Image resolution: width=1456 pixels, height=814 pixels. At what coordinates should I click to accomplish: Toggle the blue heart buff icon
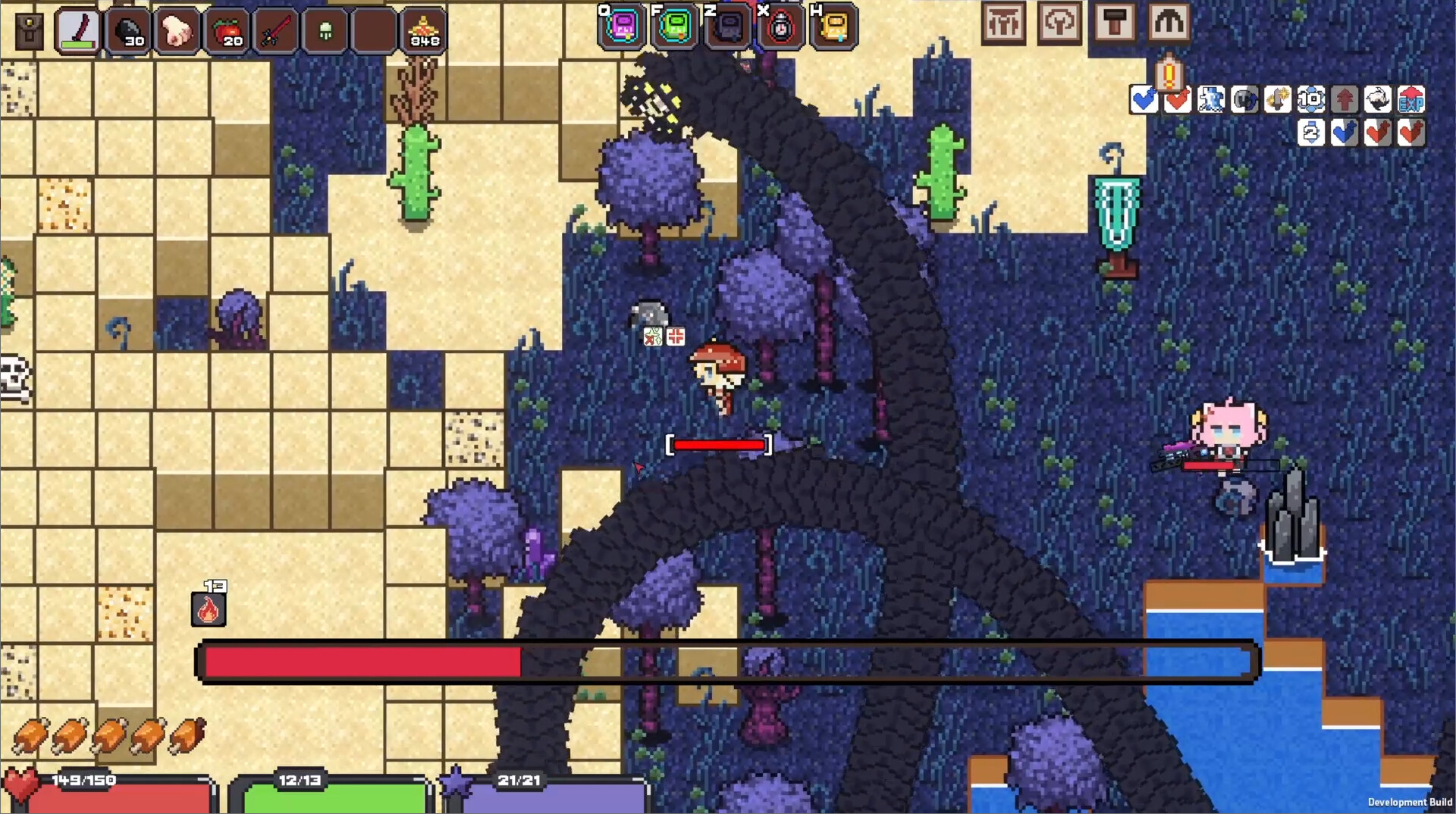point(1144,99)
